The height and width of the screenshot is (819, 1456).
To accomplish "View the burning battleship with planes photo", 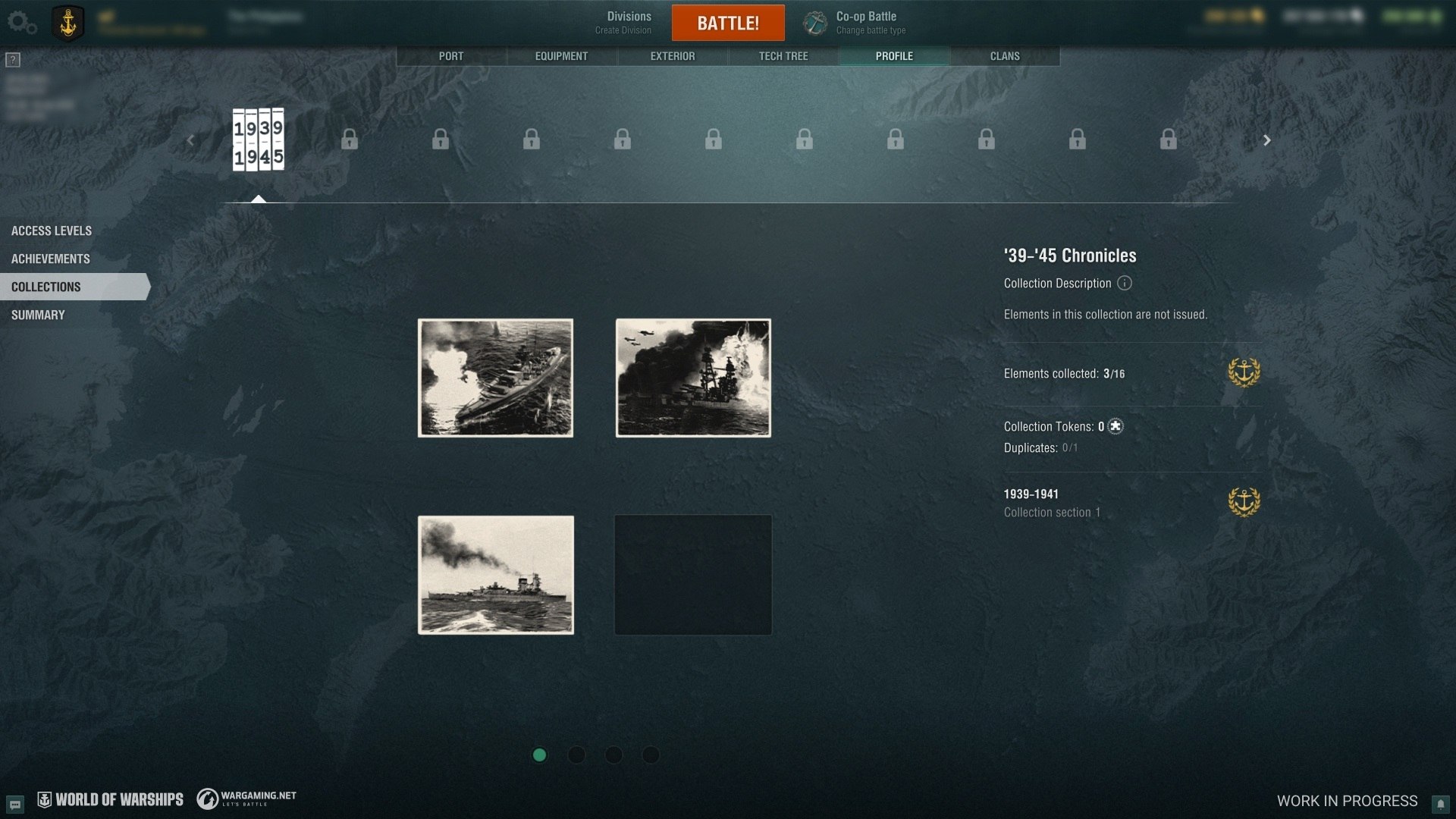I will (x=693, y=378).
